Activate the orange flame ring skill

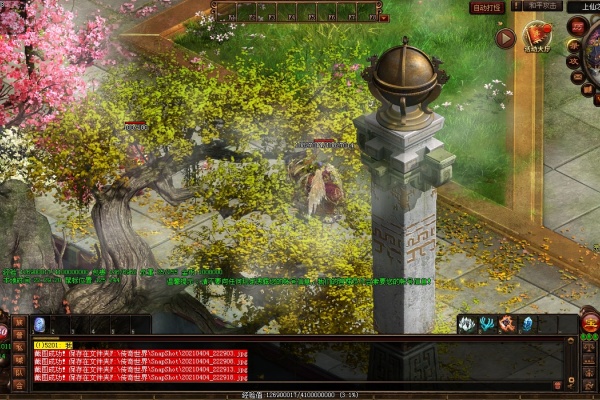click(506, 324)
